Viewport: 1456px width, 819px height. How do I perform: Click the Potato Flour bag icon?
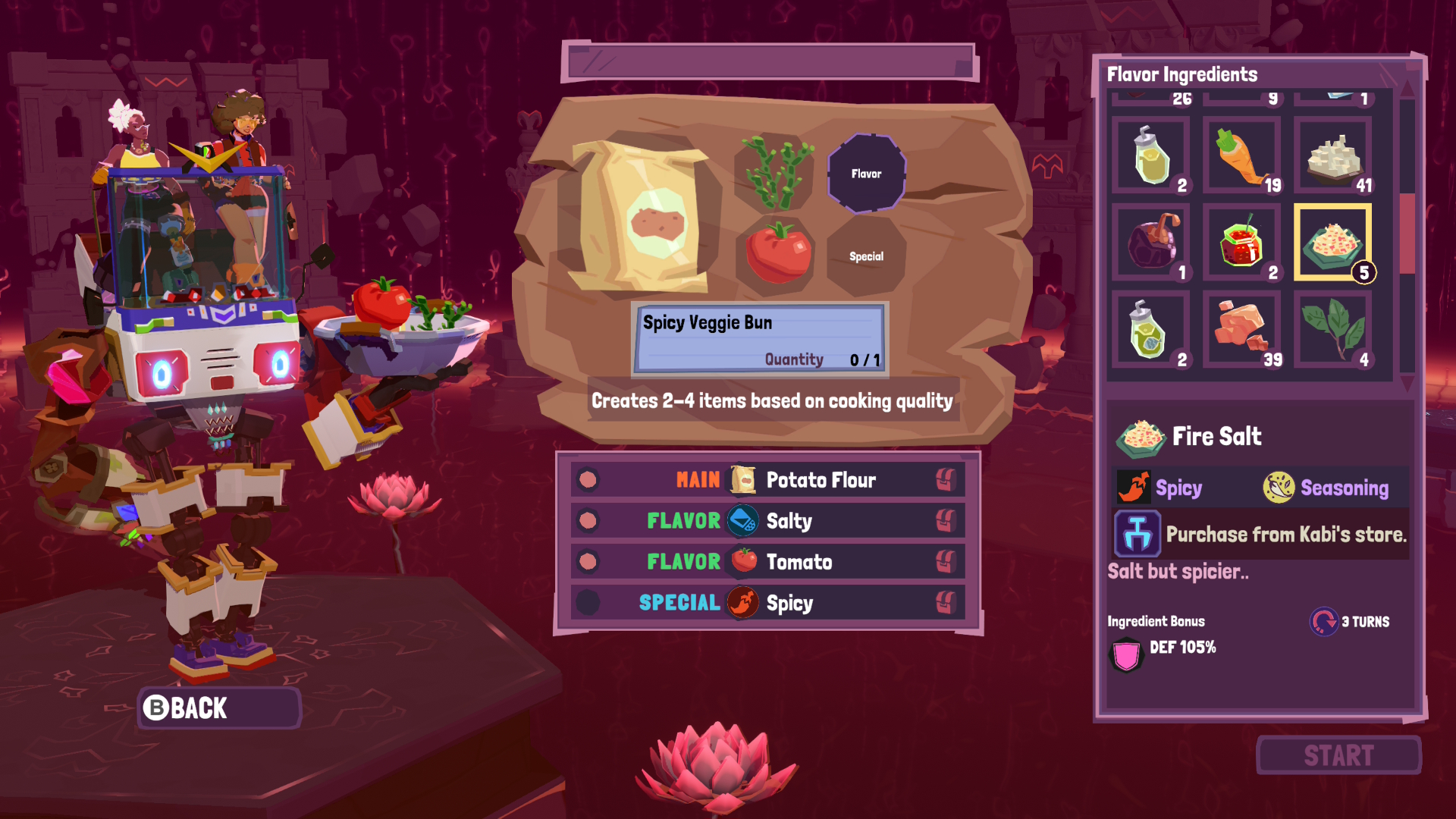(742, 479)
